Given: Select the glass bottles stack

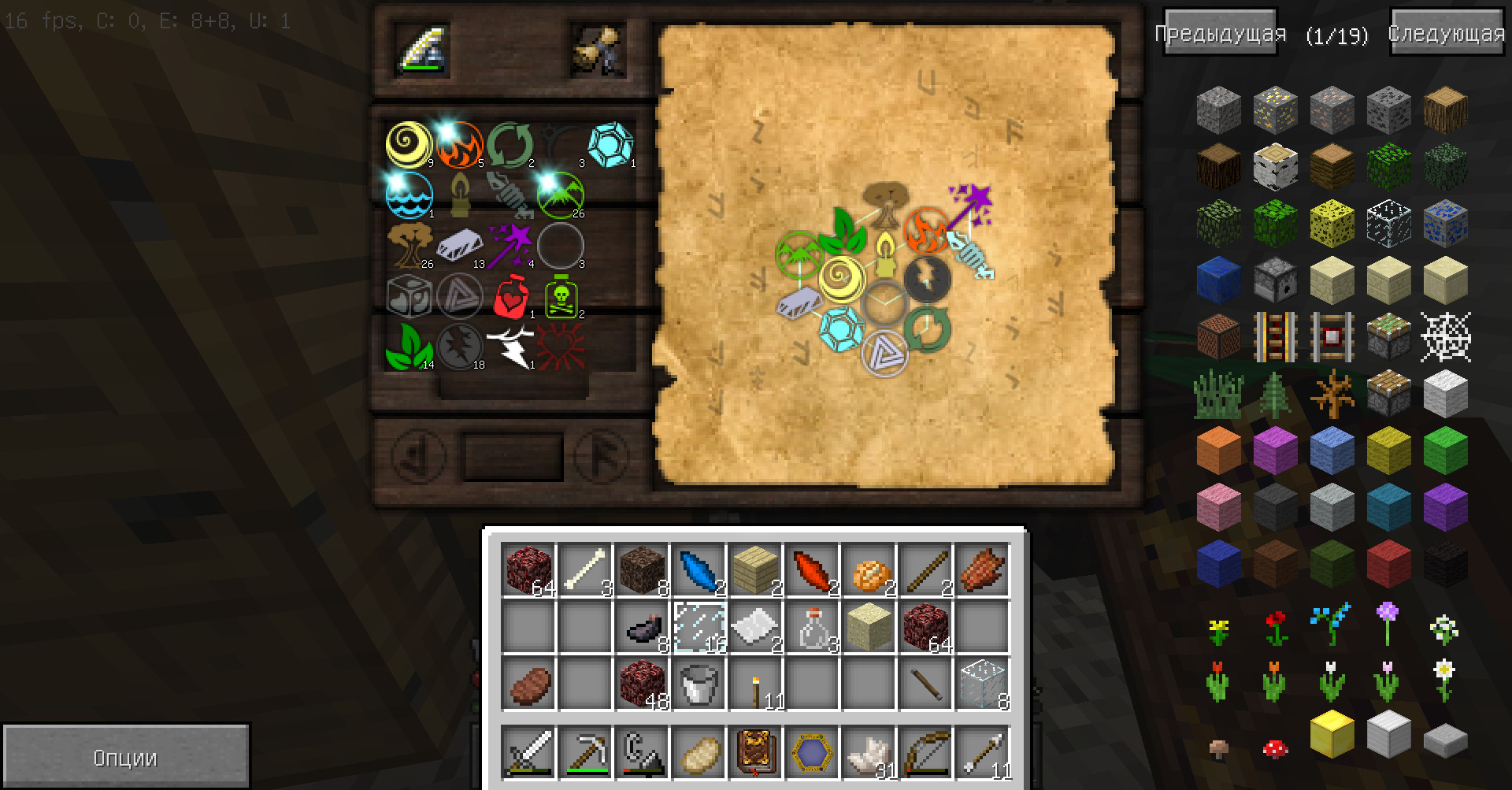Looking at the screenshot, I should click(x=812, y=628).
